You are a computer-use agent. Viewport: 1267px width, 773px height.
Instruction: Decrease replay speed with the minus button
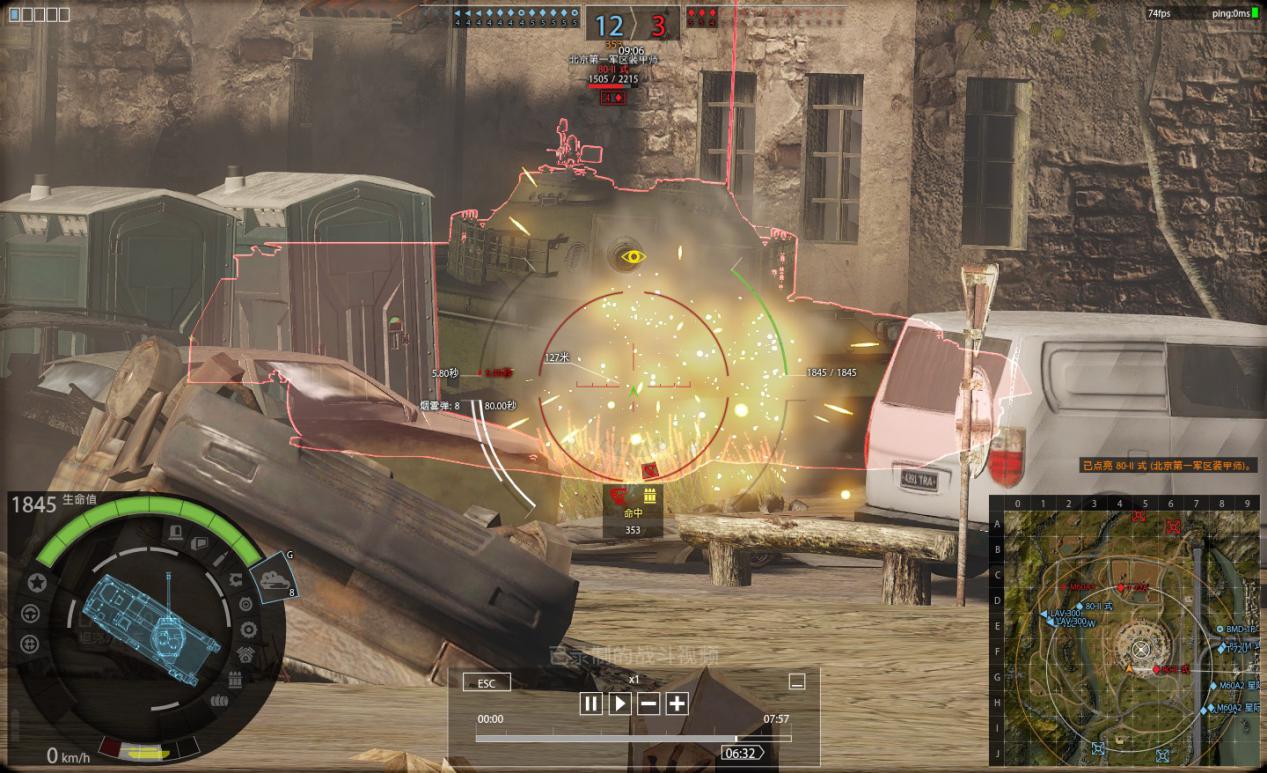[x=649, y=703]
